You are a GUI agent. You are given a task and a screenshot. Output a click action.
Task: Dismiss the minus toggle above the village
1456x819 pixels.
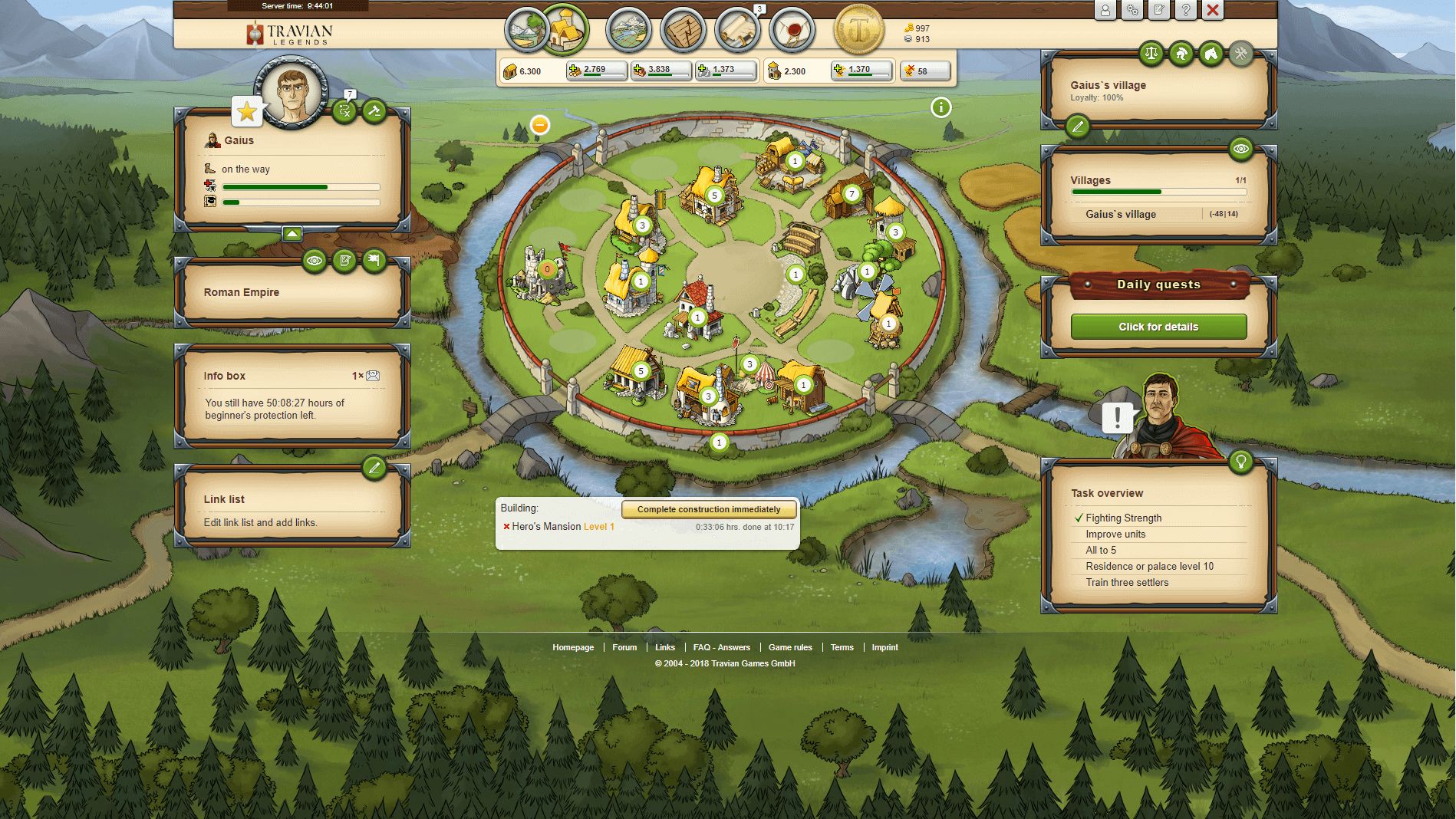coord(540,124)
